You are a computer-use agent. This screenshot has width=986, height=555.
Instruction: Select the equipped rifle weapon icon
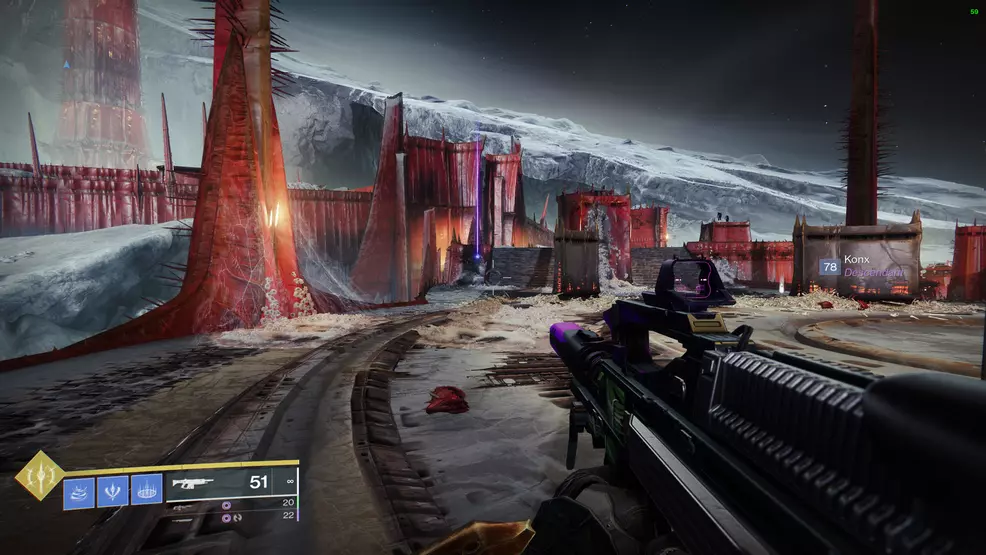pos(193,483)
